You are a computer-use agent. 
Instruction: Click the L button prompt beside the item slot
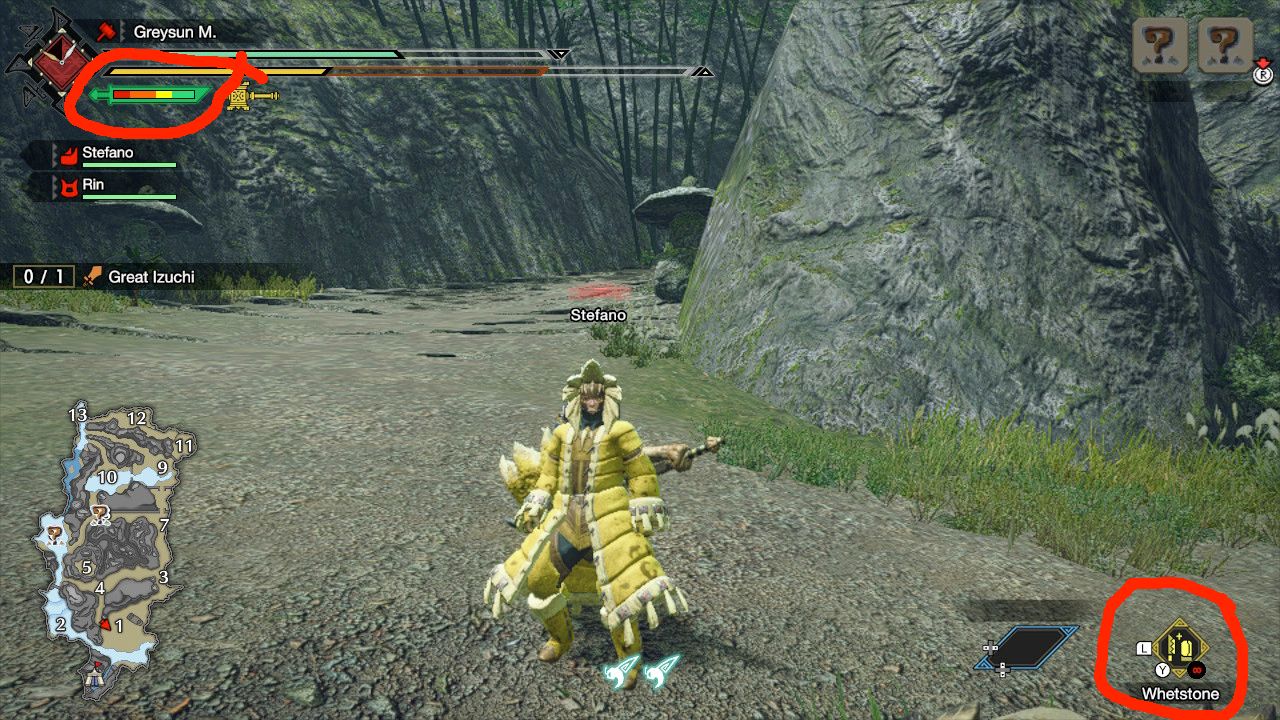pyautogui.click(x=1143, y=647)
